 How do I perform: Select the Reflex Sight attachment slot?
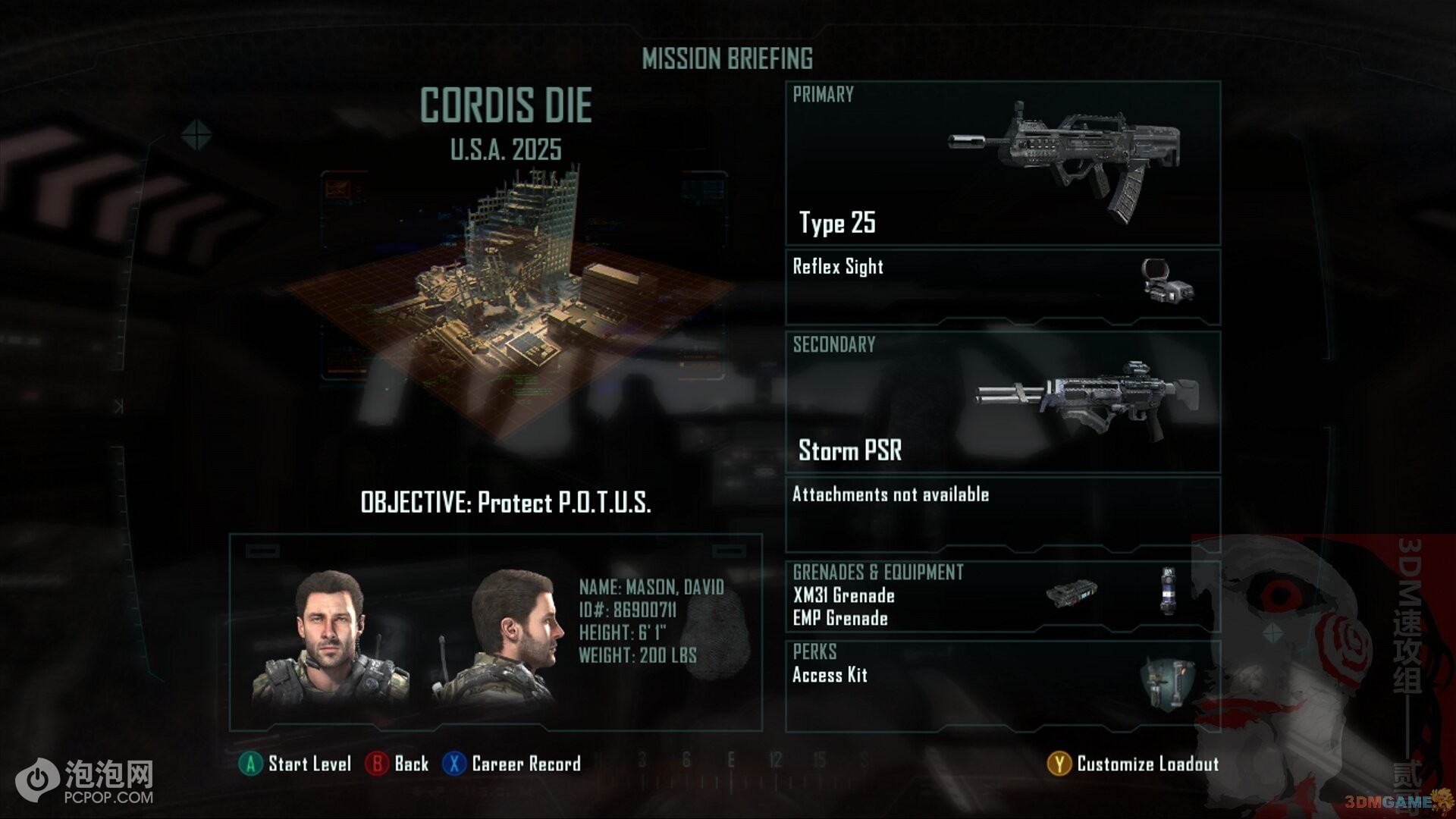tap(1003, 286)
